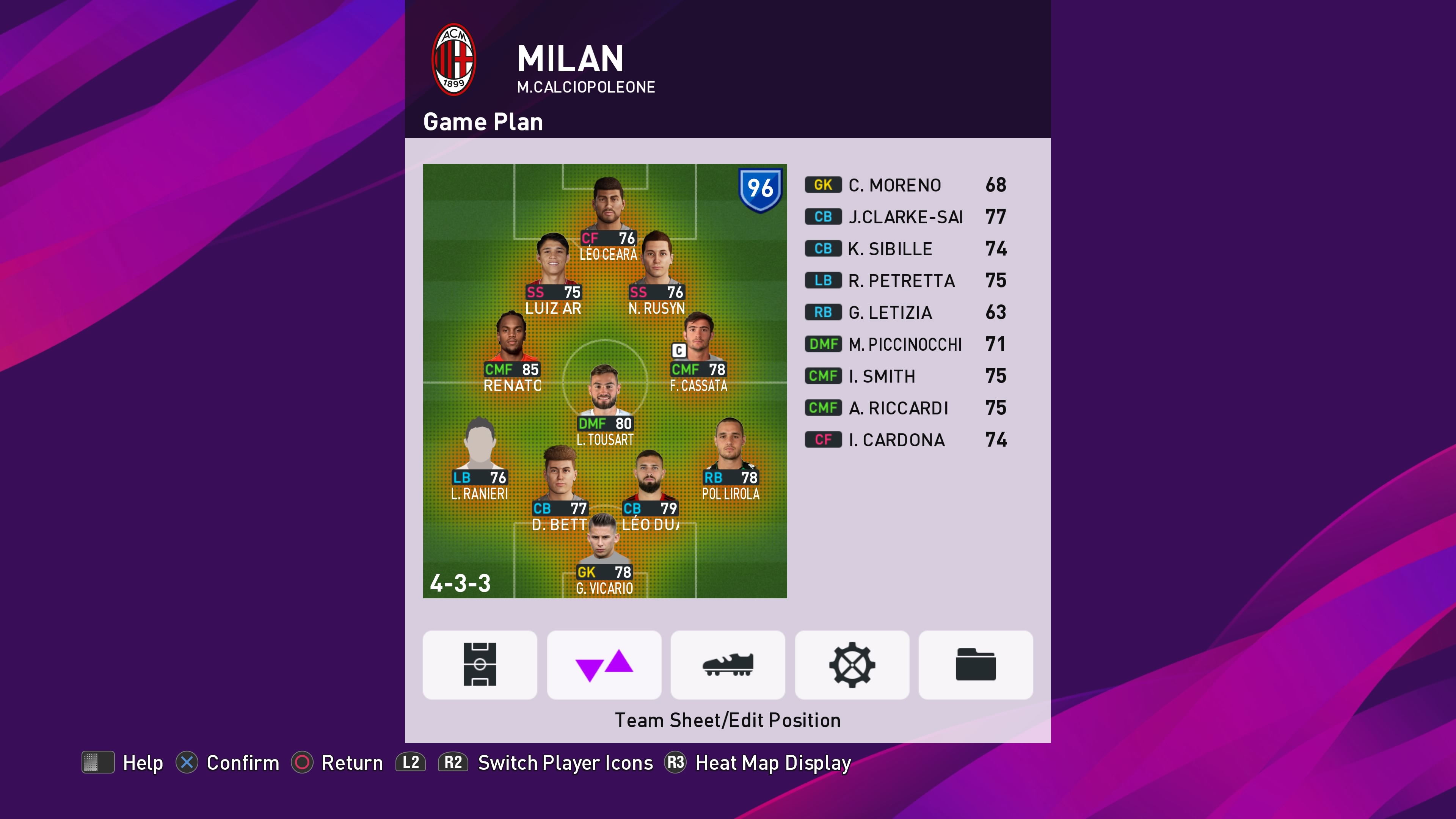Image resolution: width=1456 pixels, height=819 pixels.
Task: Open the football boot menu button
Action: coord(728,665)
